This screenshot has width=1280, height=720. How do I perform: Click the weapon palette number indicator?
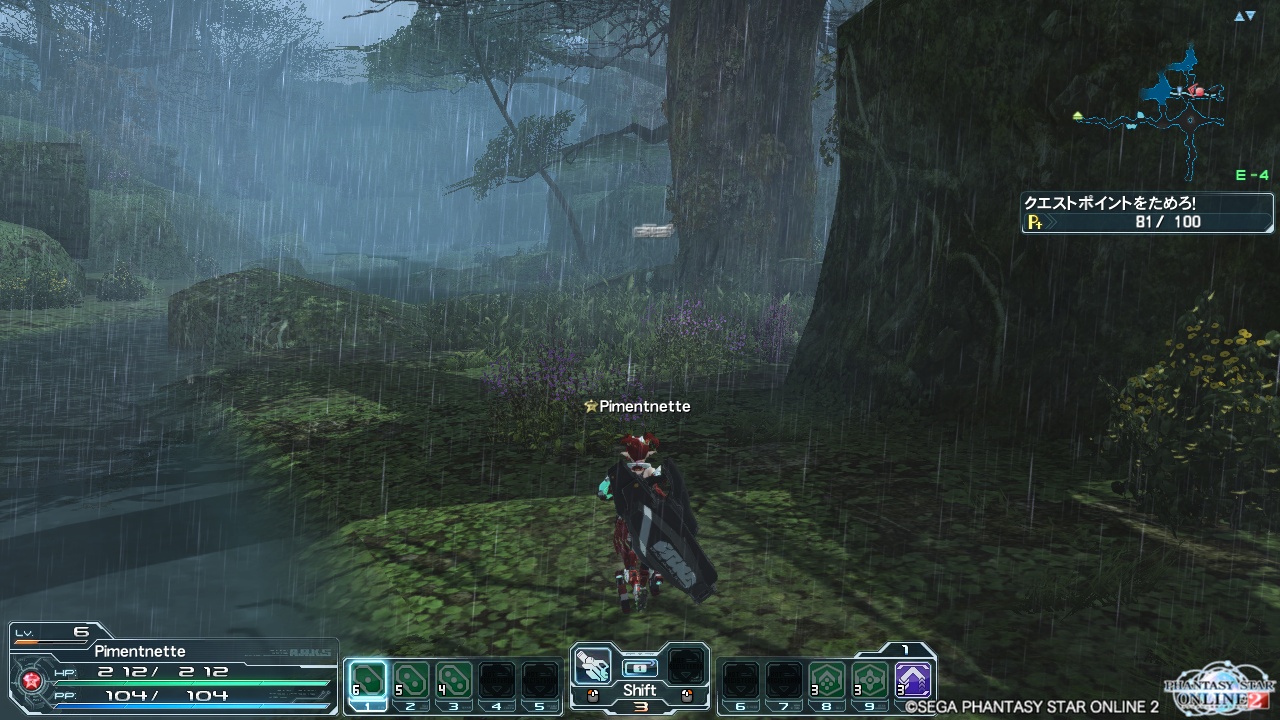[640, 707]
